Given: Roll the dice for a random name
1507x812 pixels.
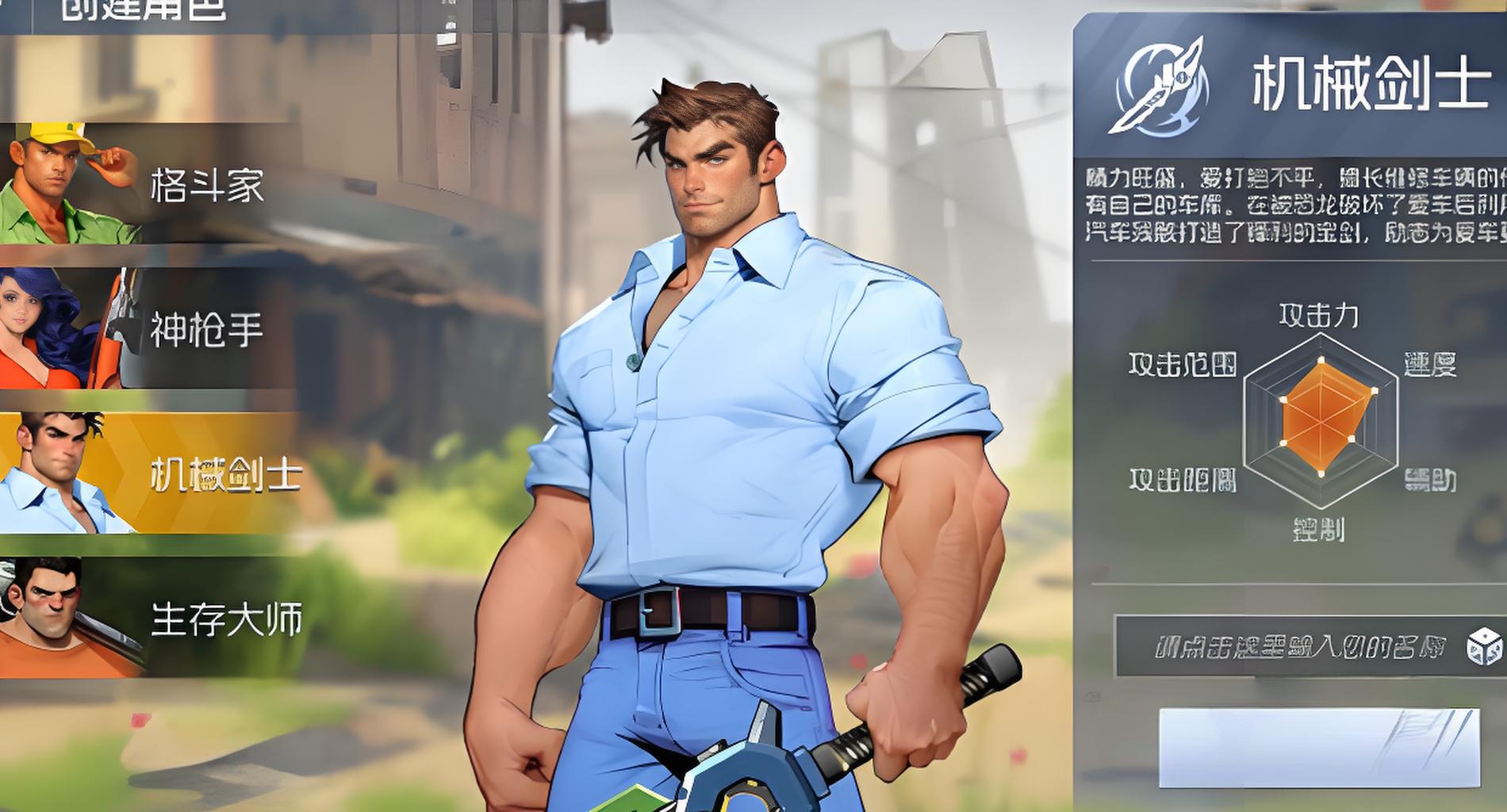Looking at the screenshot, I should tap(1484, 646).
